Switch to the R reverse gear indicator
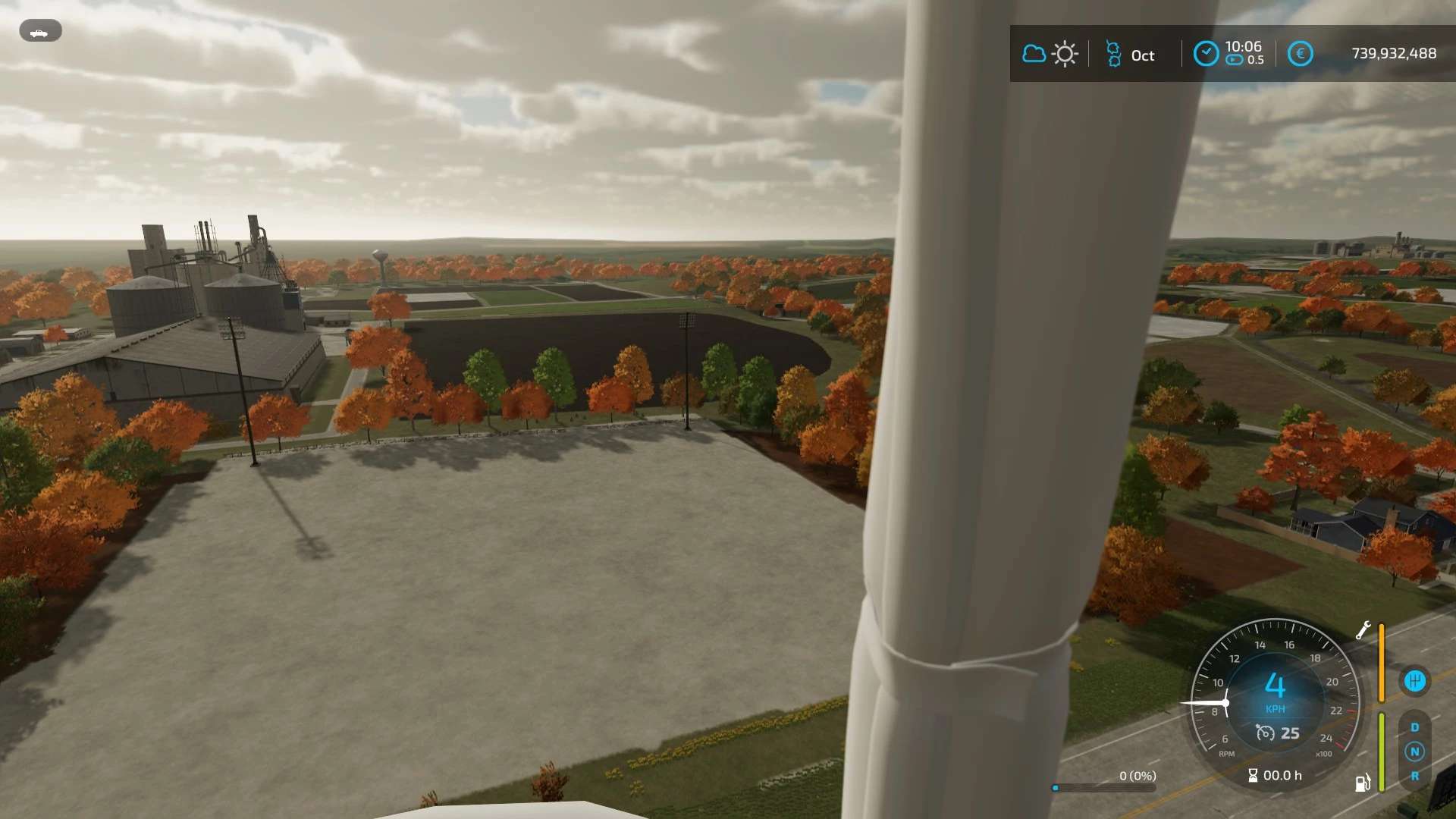 pyautogui.click(x=1414, y=776)
